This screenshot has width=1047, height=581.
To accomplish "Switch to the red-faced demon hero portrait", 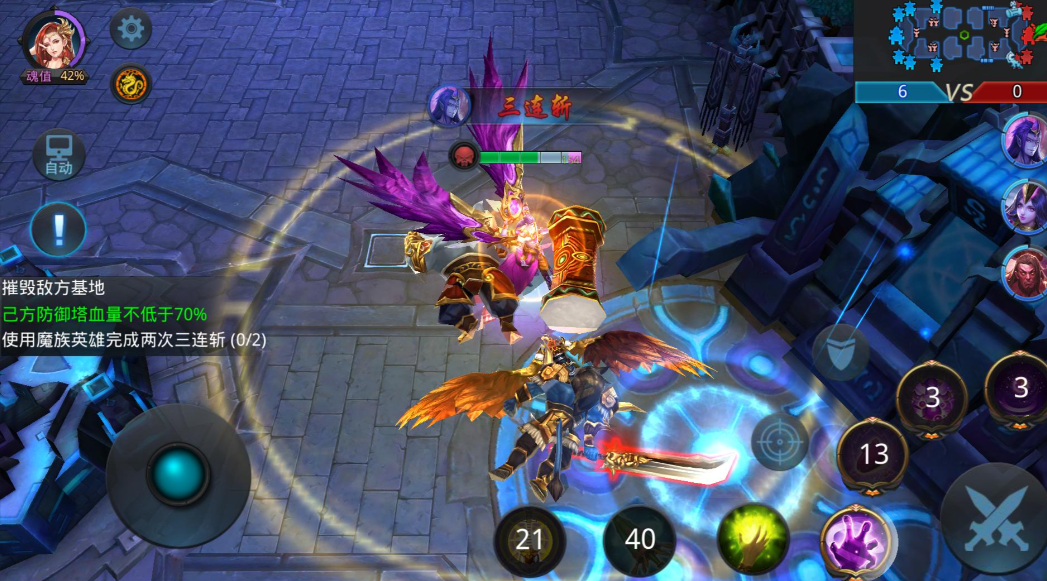I will [1026, 272].
